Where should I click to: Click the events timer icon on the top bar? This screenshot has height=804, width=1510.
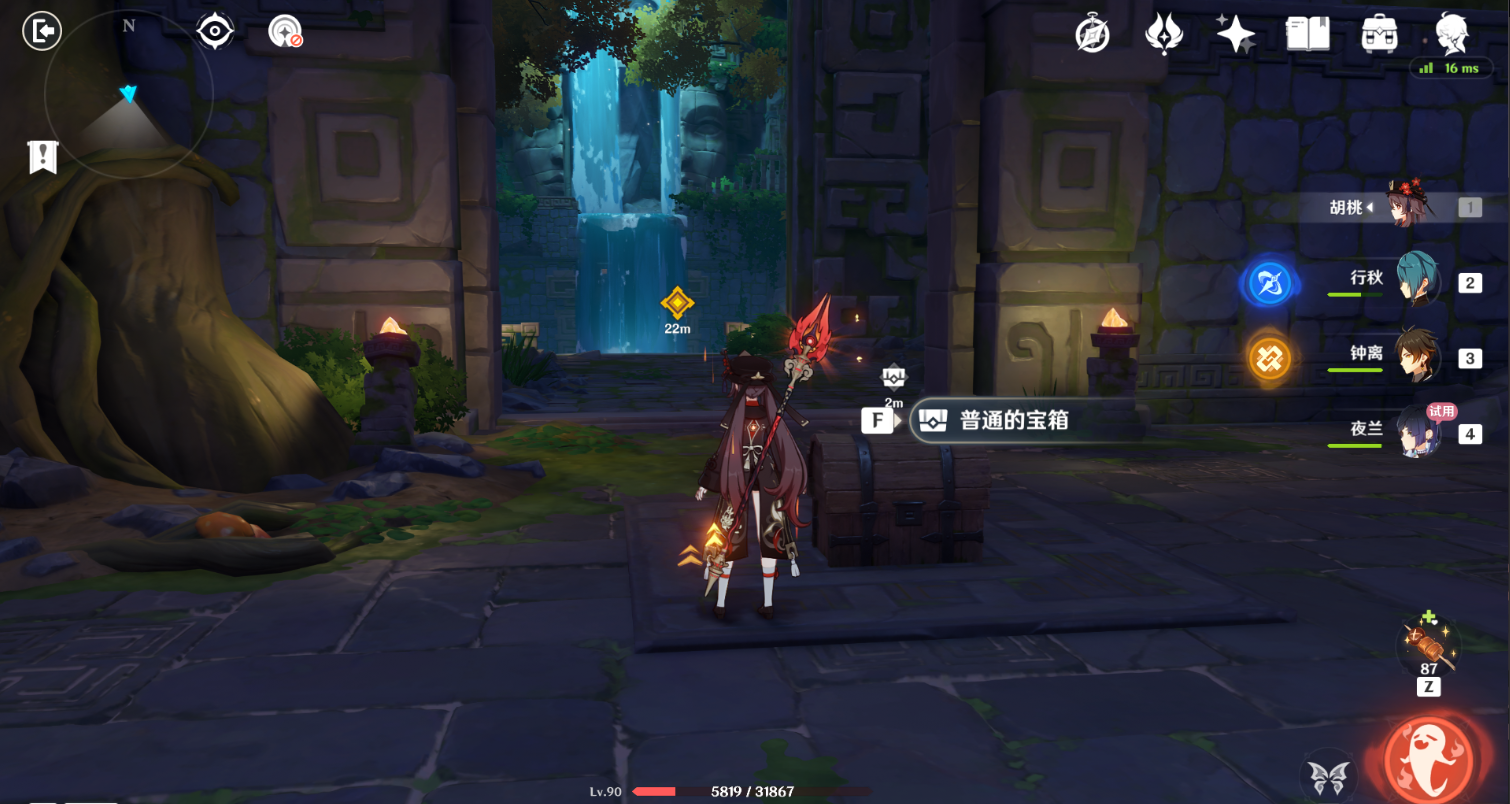click(1090, 33)
